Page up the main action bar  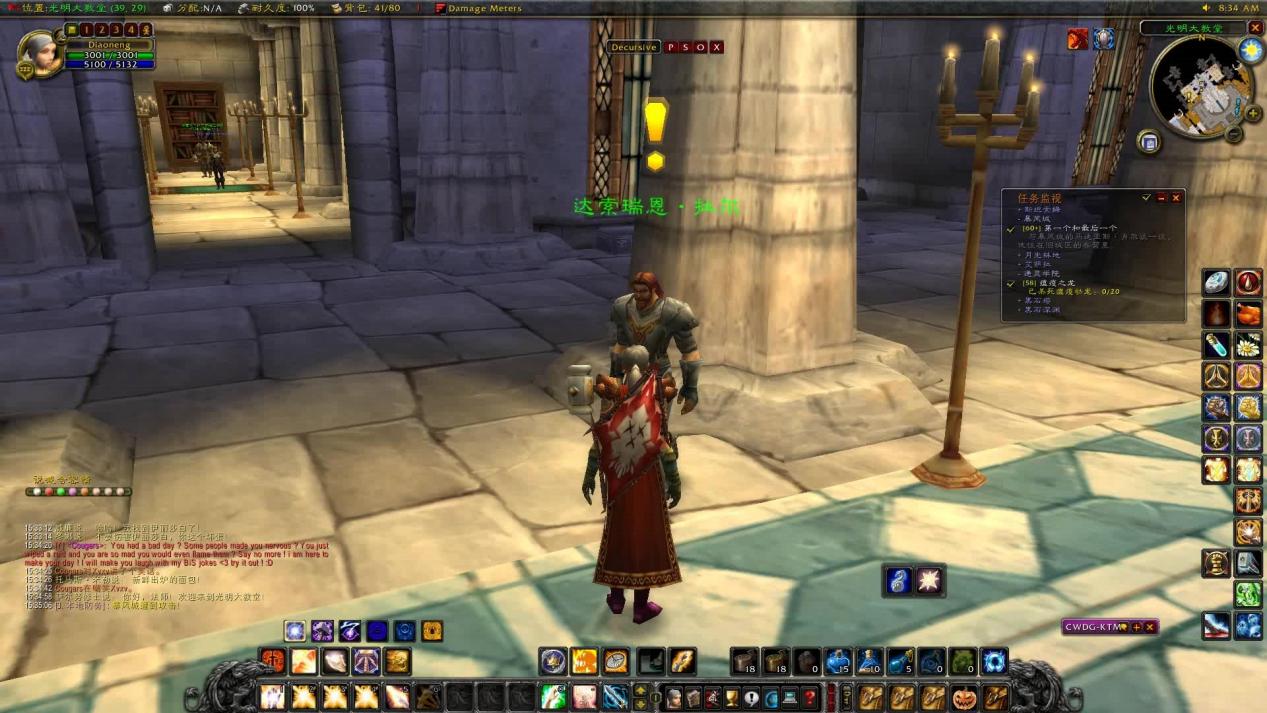[641, 687]
